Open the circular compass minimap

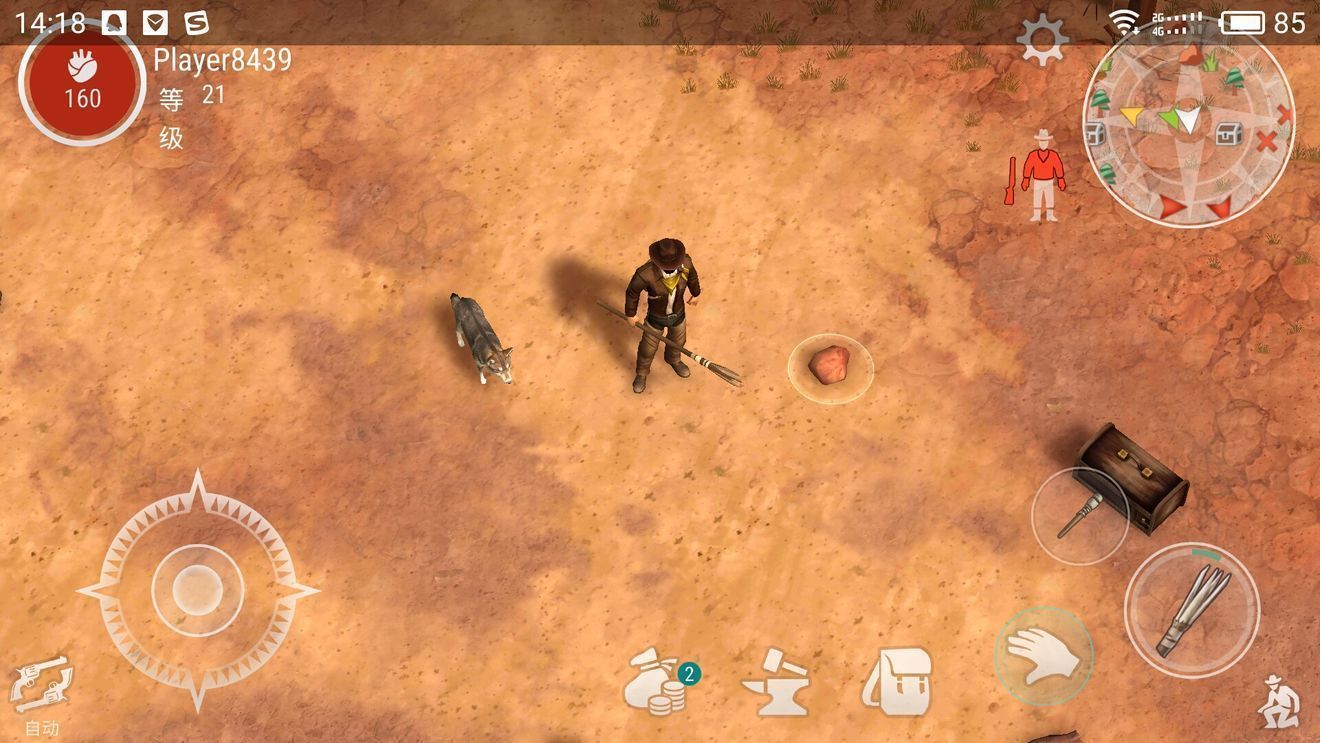tap(1188, 125)
